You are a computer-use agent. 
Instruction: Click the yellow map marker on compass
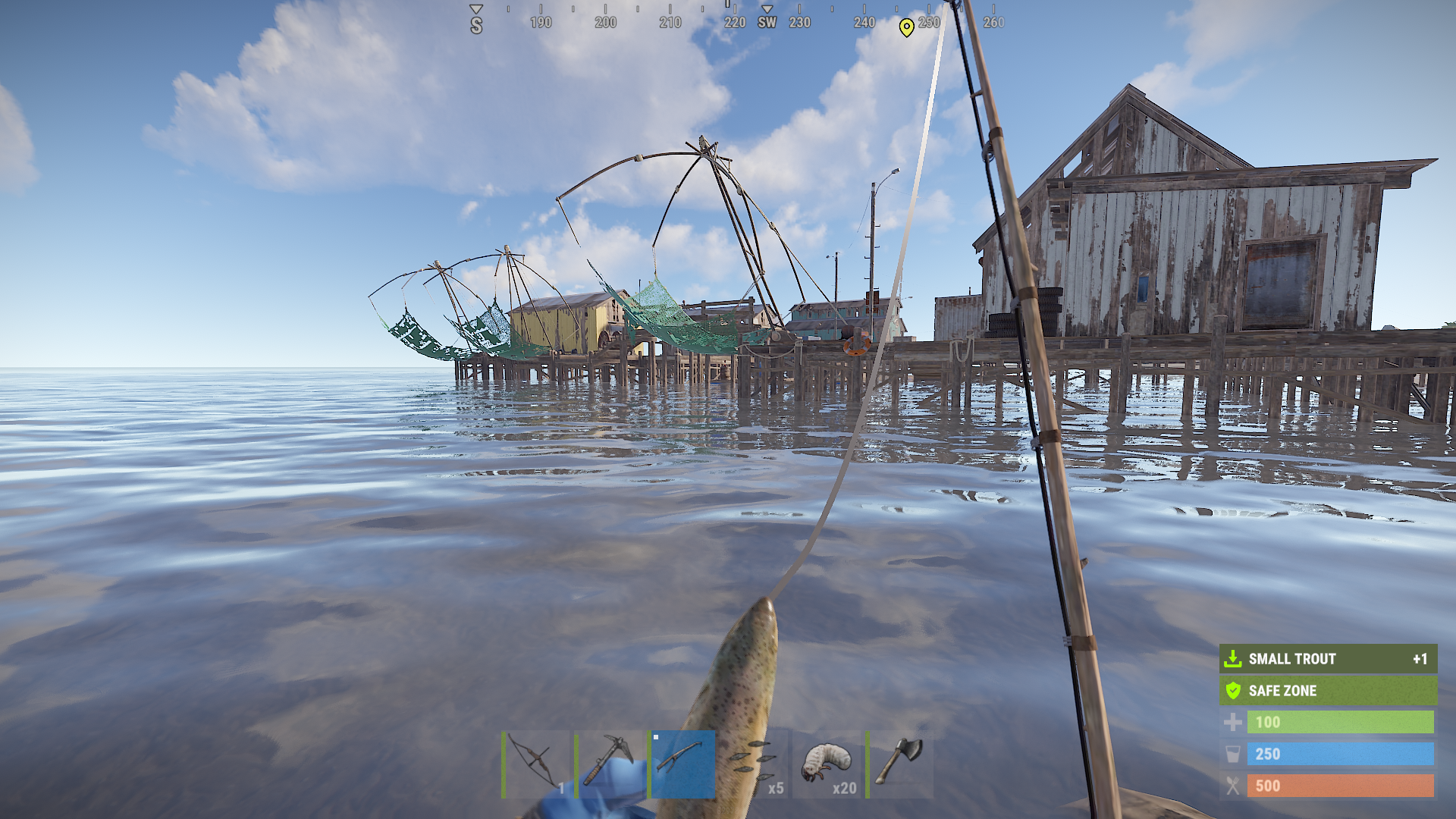906,27
